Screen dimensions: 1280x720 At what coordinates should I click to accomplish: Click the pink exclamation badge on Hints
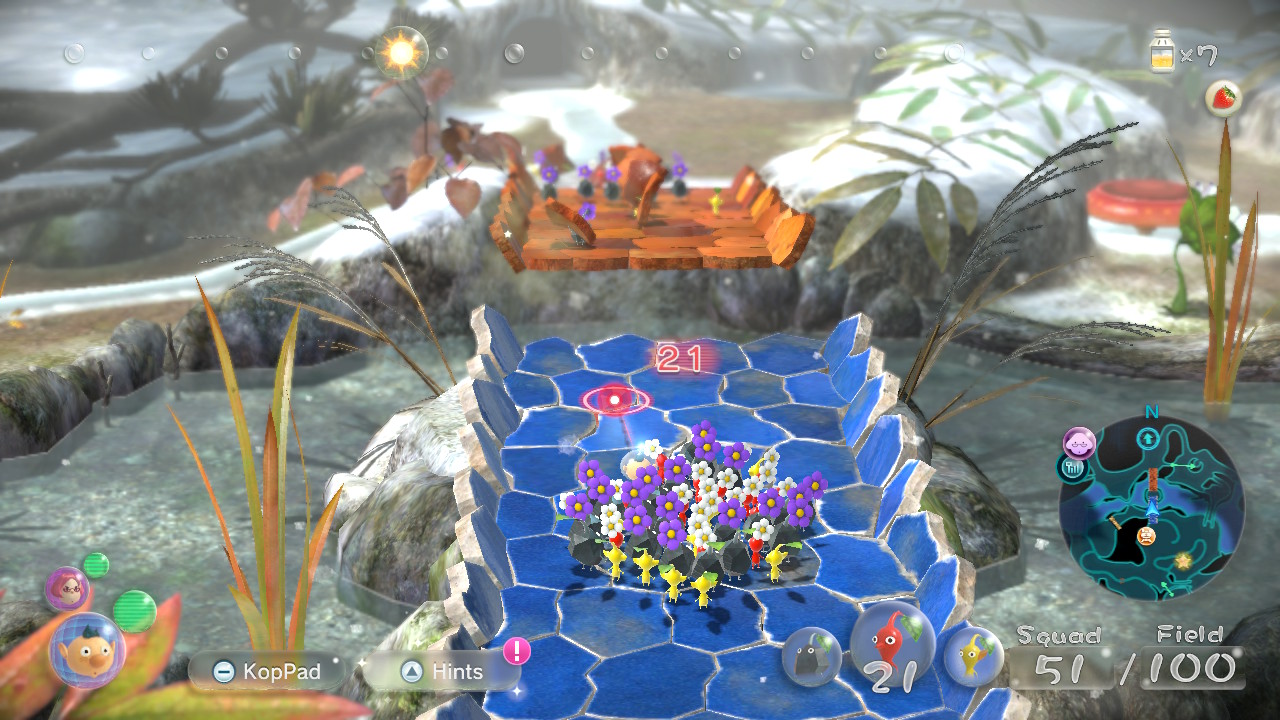[x=516, y=651]
